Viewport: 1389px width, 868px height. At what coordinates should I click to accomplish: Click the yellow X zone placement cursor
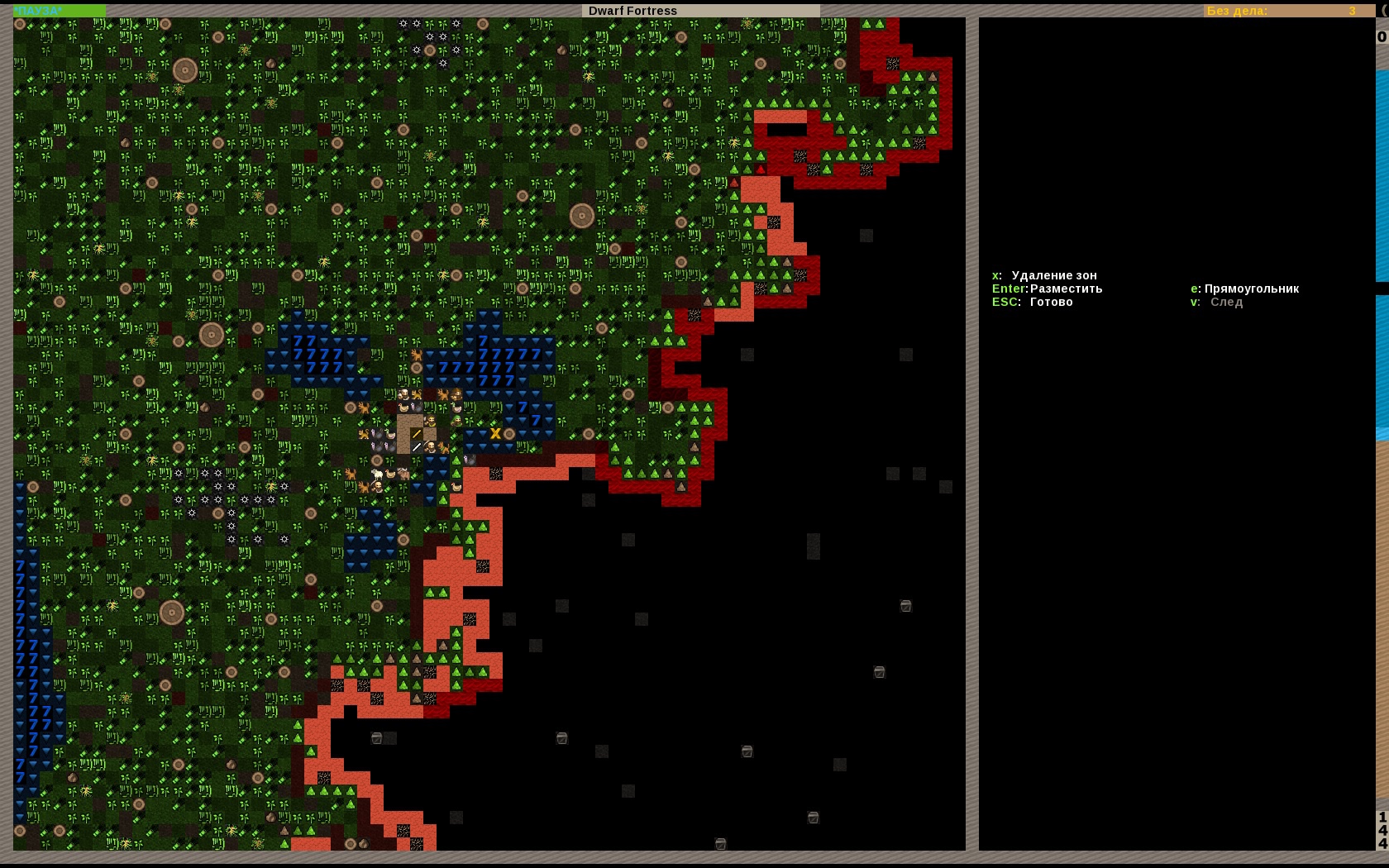pos(495,434)
